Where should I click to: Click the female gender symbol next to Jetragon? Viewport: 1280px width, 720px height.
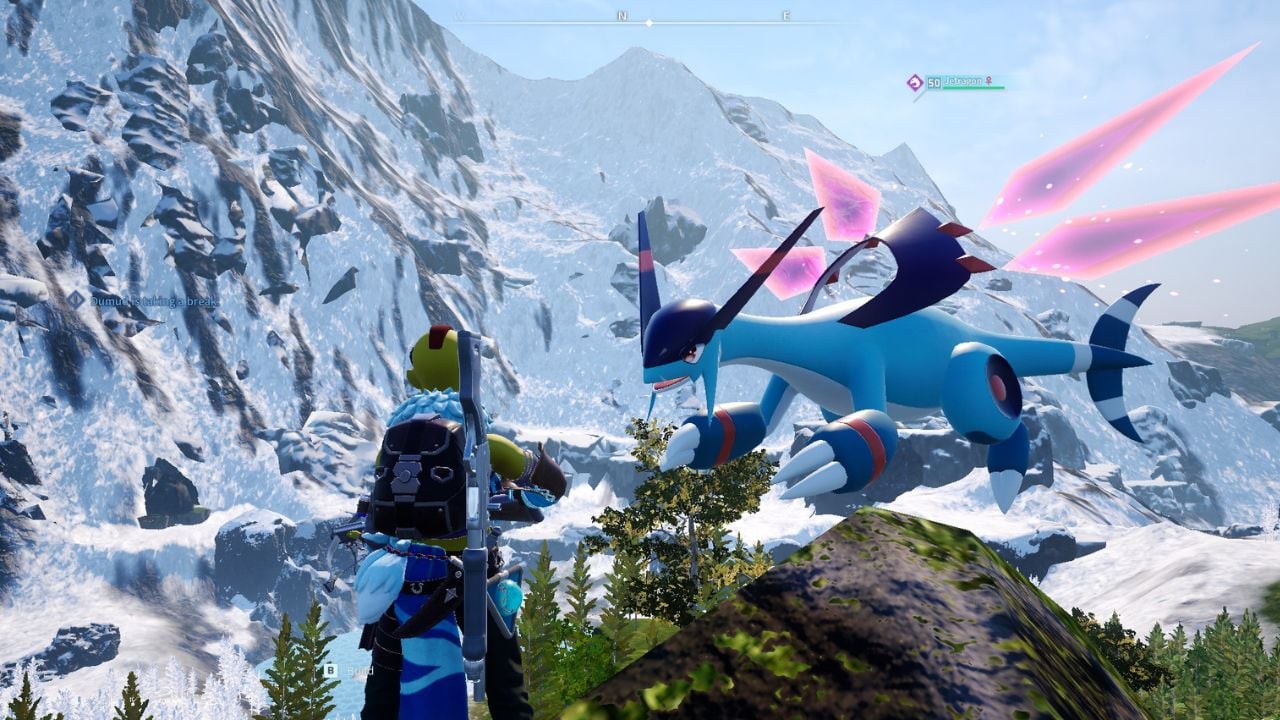point(989,81)
